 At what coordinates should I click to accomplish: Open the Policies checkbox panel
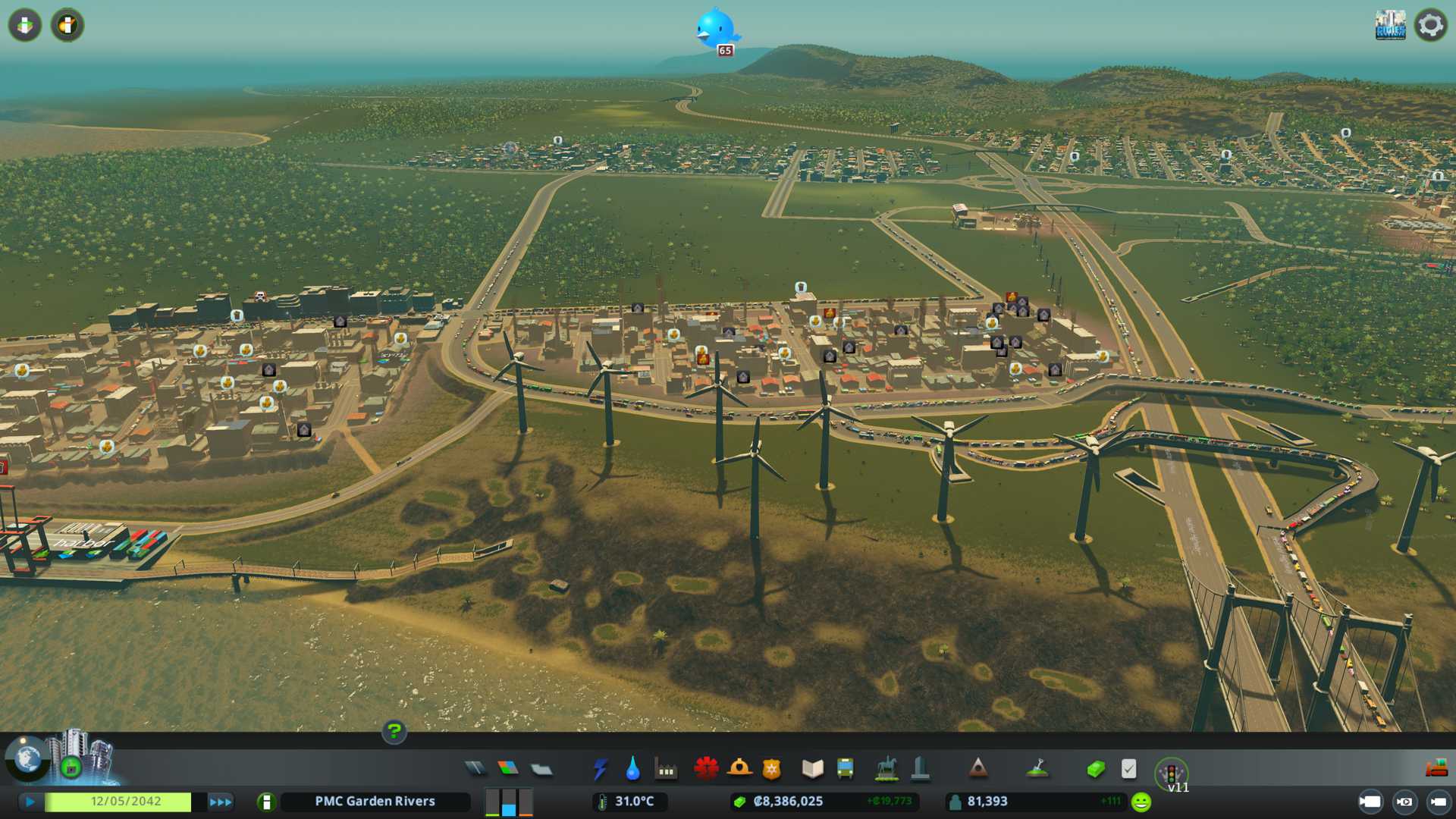(1128, 769)
